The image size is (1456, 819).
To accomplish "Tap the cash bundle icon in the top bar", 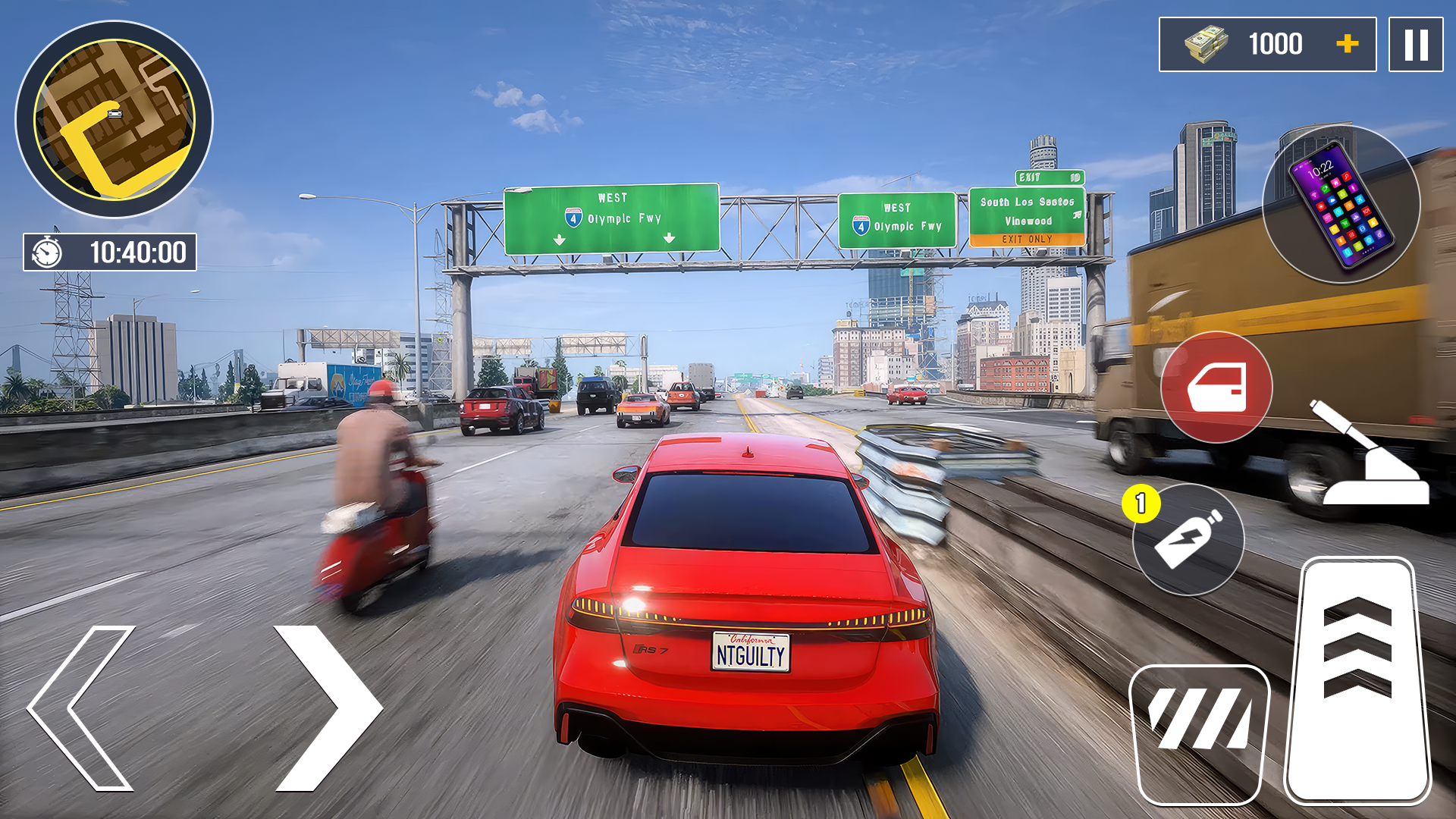I will coord(1204,44).
